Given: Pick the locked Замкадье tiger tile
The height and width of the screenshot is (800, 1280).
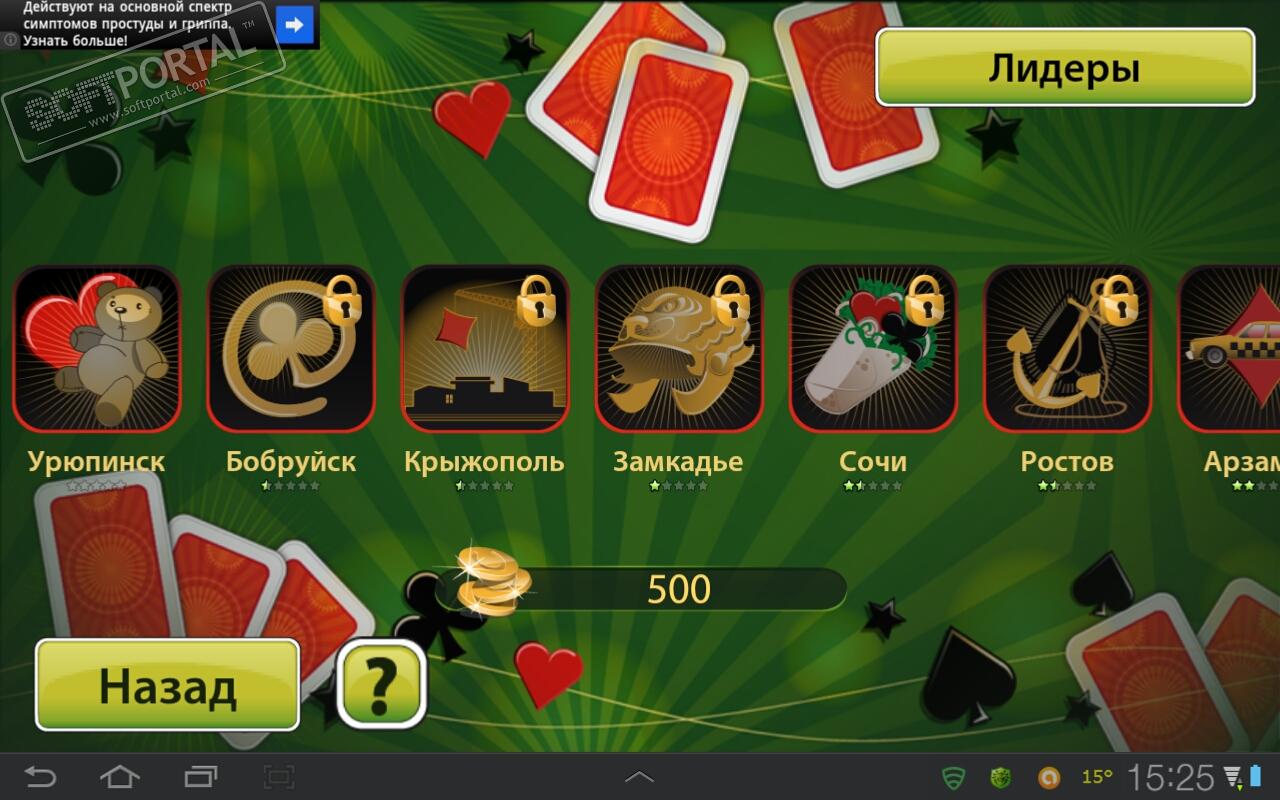Looking at the screenshot, I should (679, 349).
